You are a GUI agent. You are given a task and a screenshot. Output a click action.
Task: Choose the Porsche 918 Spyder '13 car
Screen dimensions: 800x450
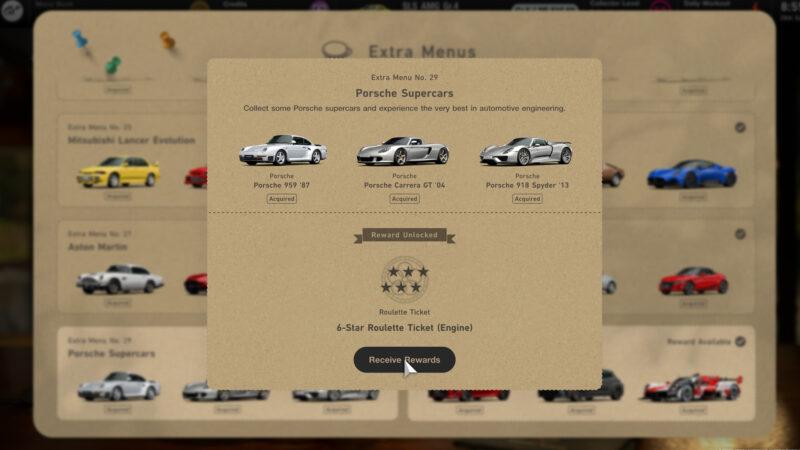pyautogui.click(x=526, y=151)
